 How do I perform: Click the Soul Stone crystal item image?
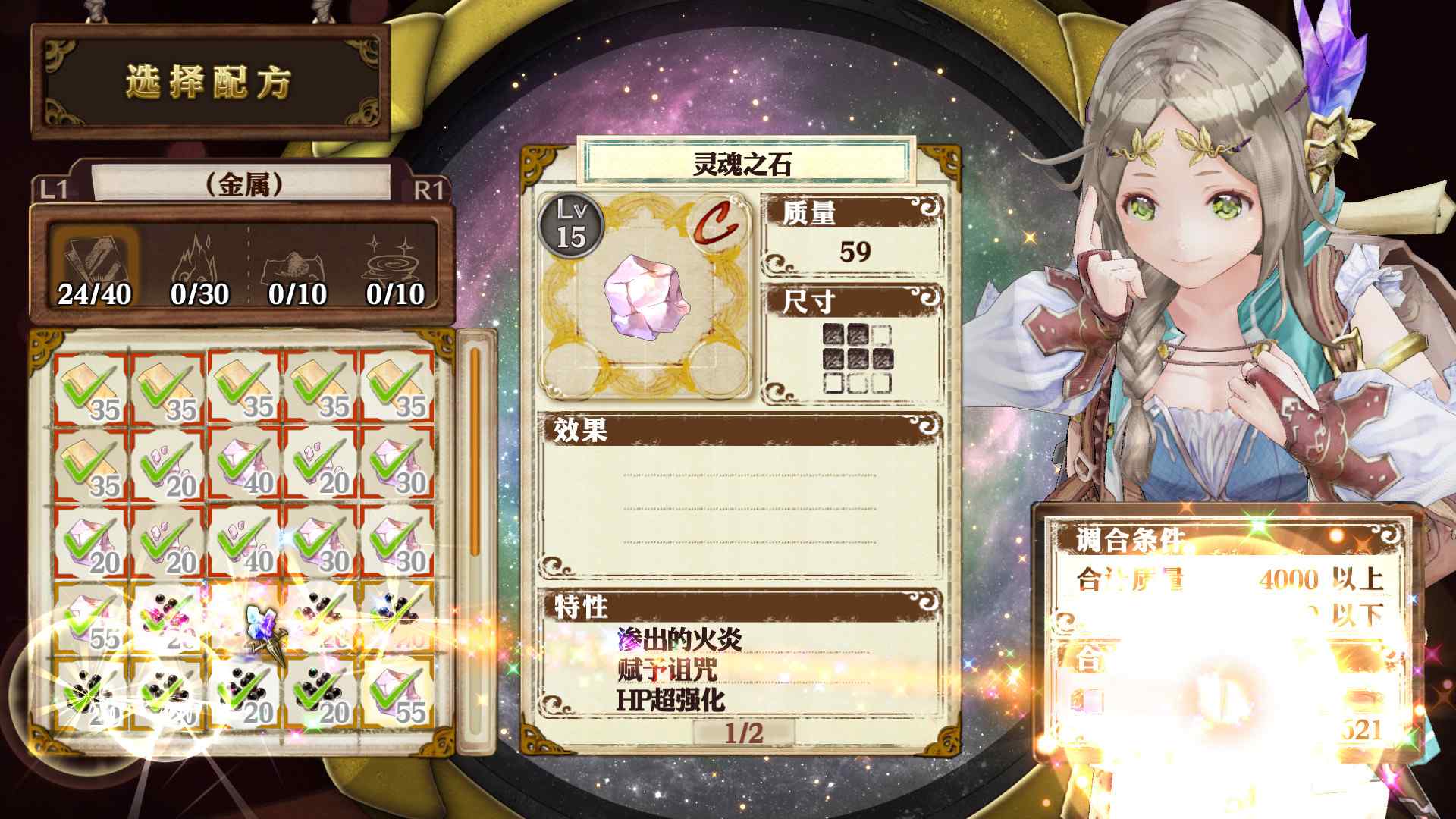tap(645, 300)
